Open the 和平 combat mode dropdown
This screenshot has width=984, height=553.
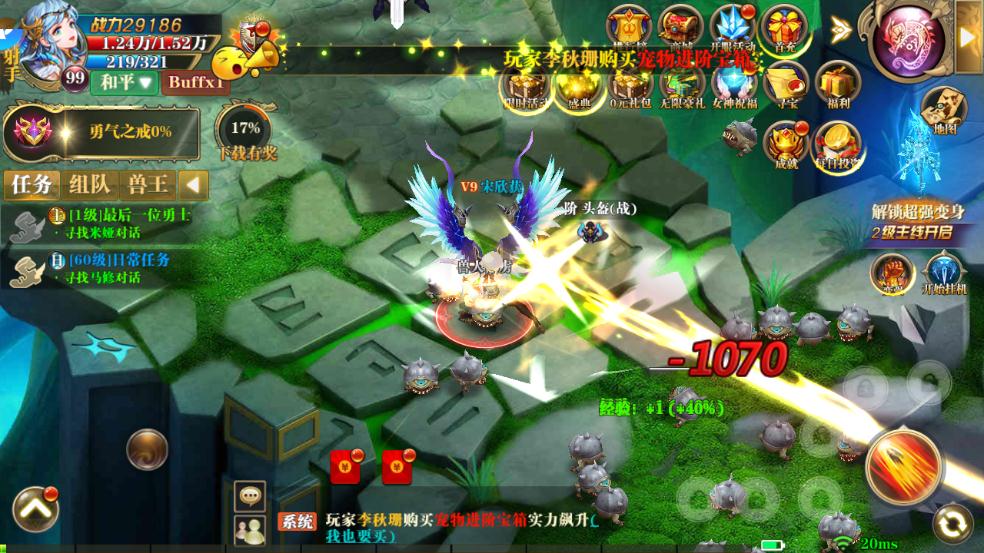tap(124, 82)
